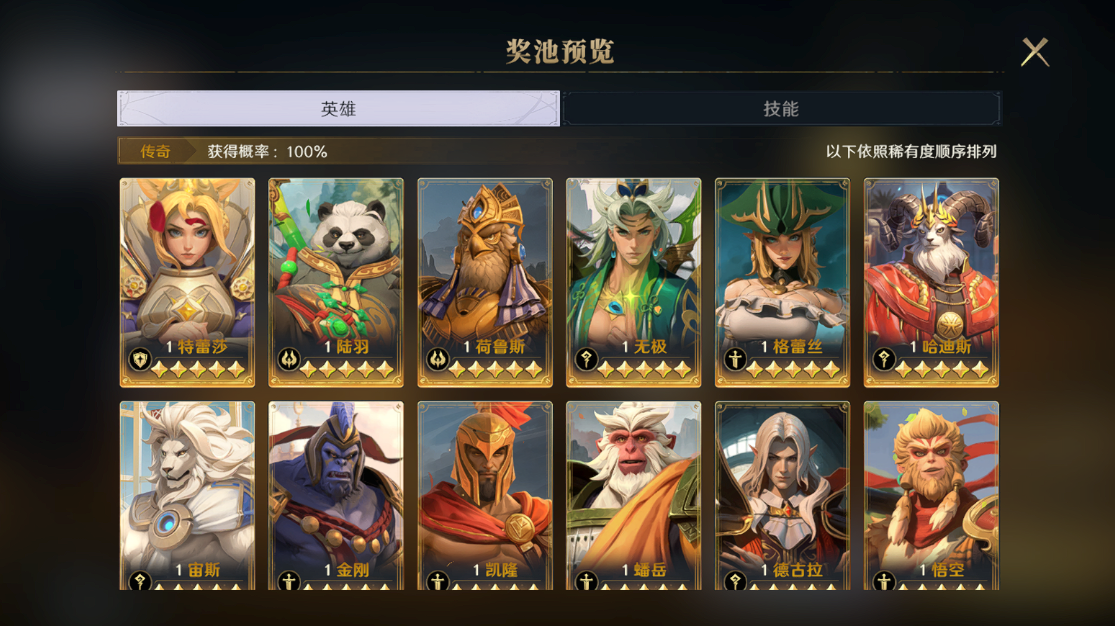Open the 荷鲁斯 hero card
1115x626 pixels.
(485, 282)
